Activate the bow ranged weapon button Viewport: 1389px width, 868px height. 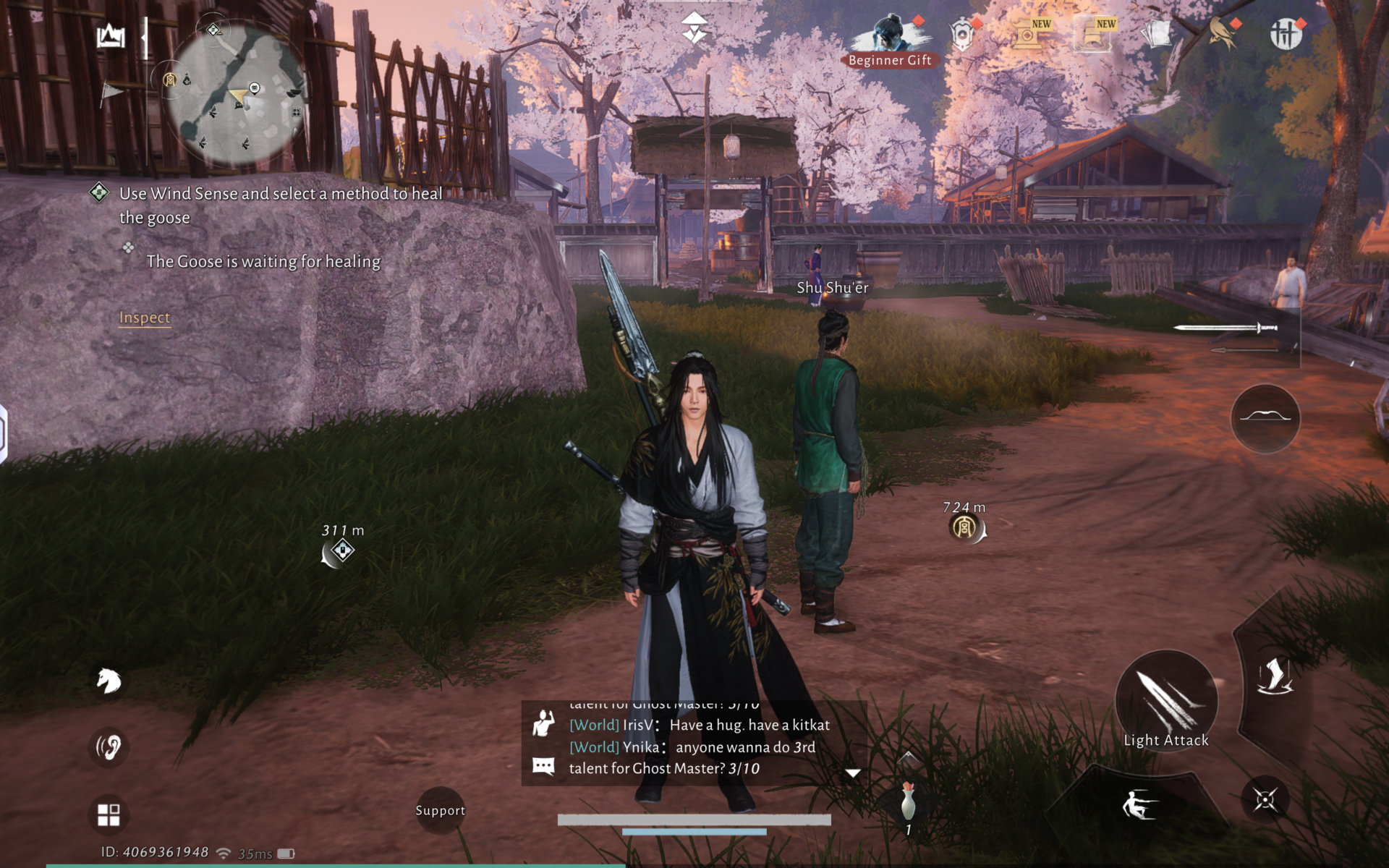(1265, 418)
